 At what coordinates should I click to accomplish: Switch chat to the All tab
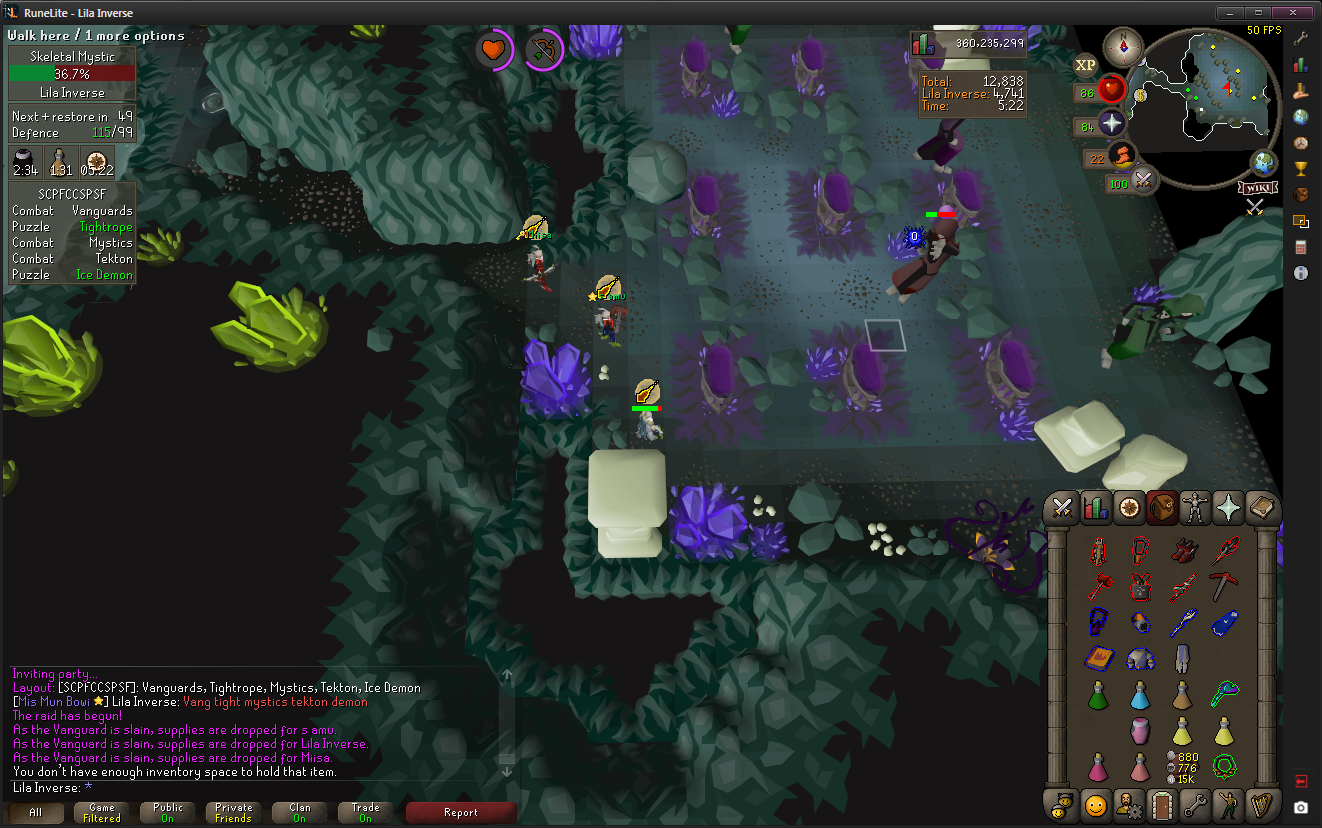click(36, 812)
